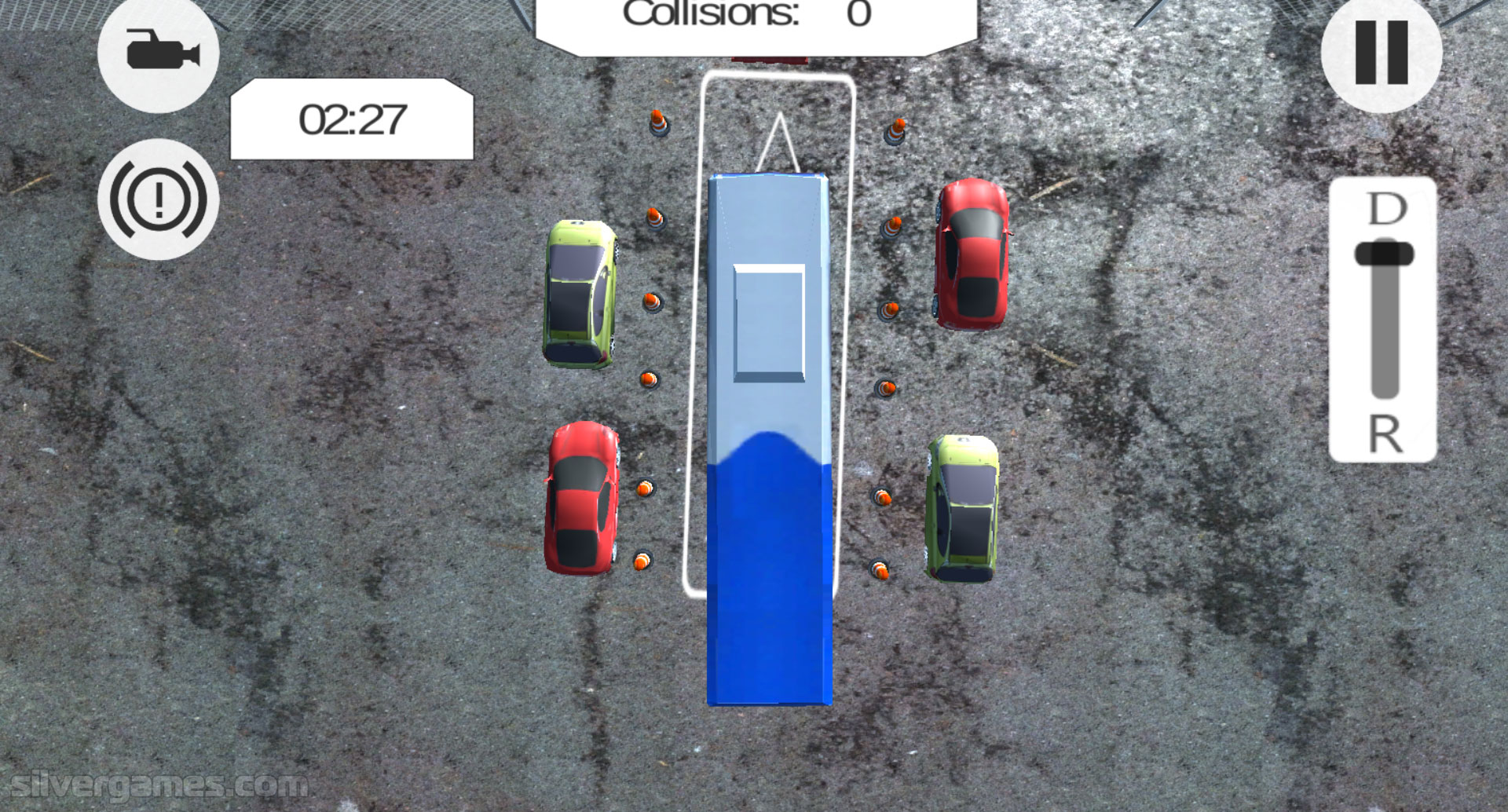Image resolution: width=1508 pixels, height=812 pixels.
Task: Switch the camera view with the camera icon
Action: (159, 53)
